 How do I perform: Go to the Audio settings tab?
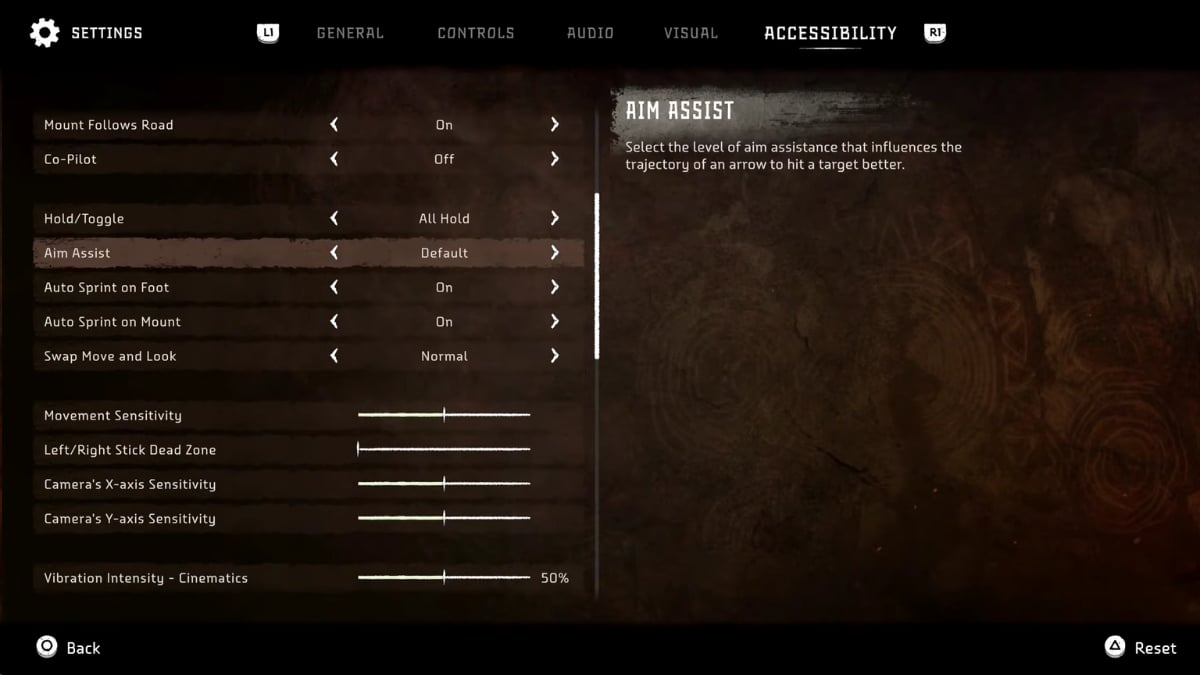coord(590,33)
